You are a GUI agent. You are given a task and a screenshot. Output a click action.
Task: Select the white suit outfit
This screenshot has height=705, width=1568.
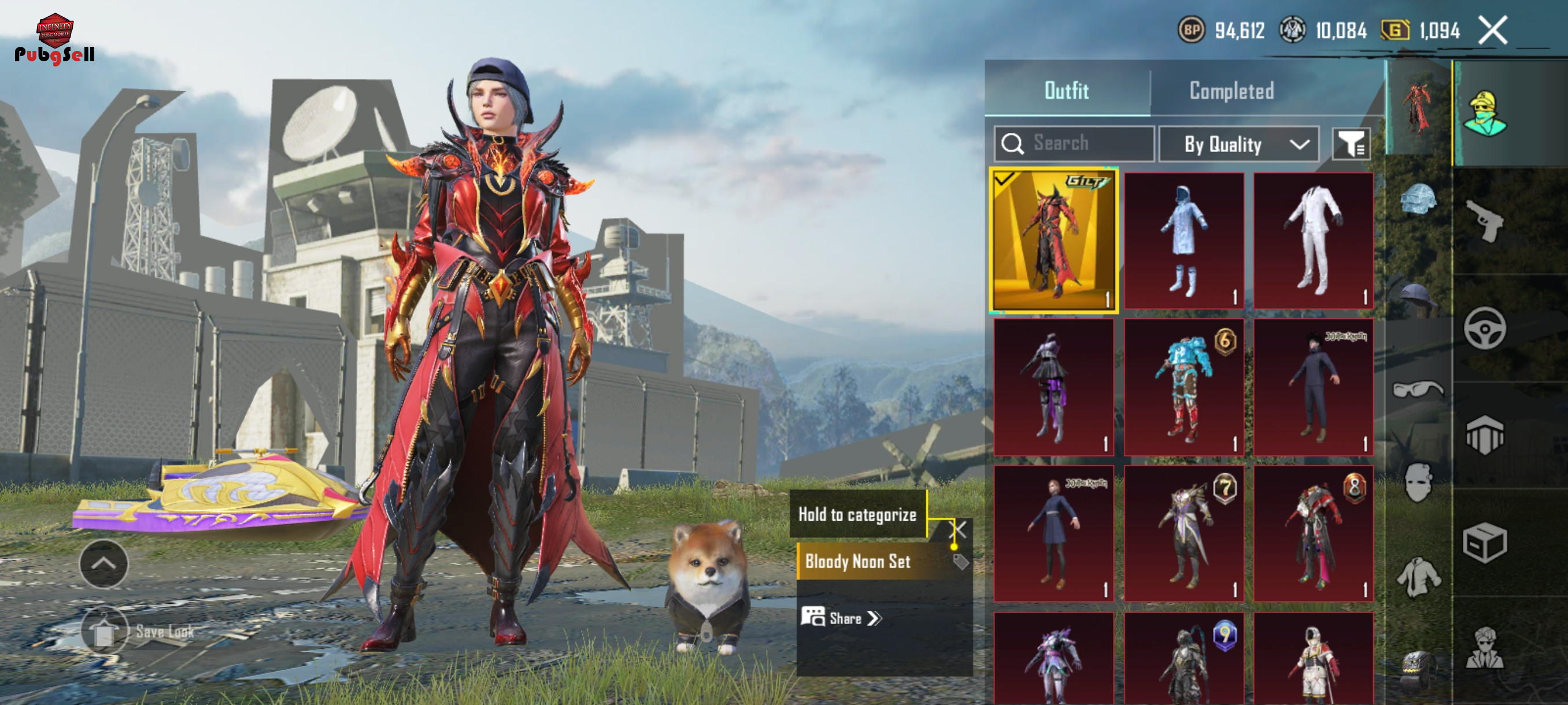coord(1313,240)
